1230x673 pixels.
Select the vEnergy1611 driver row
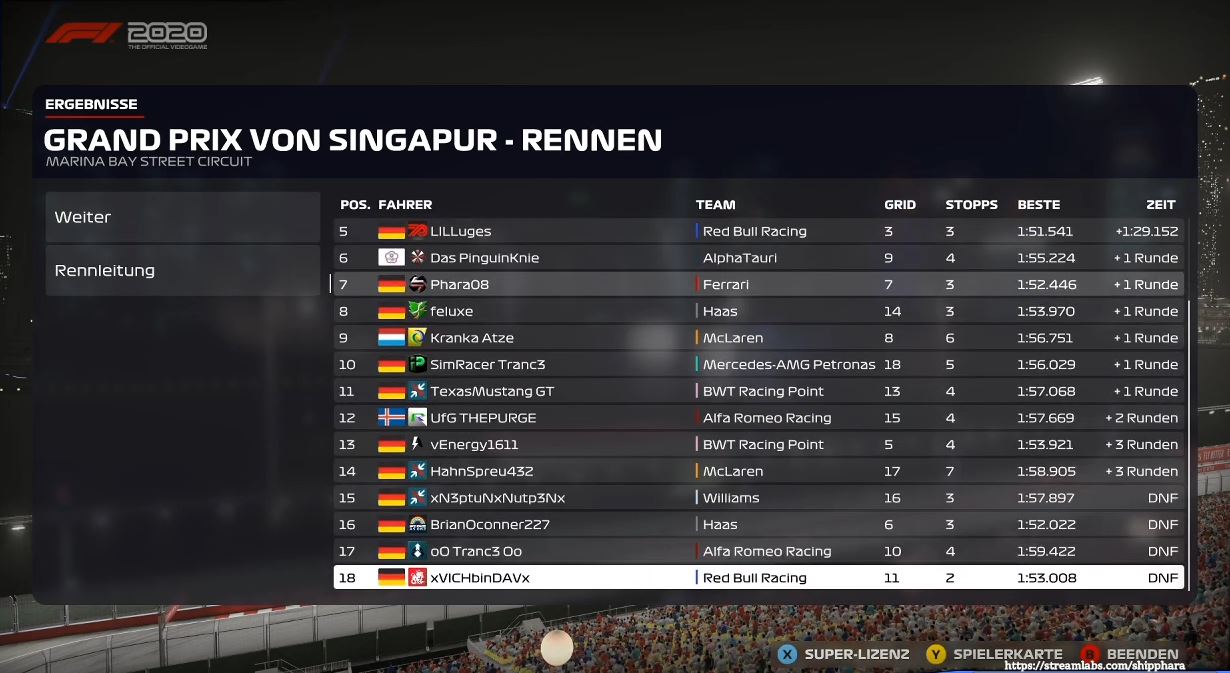tap(758, 445)
